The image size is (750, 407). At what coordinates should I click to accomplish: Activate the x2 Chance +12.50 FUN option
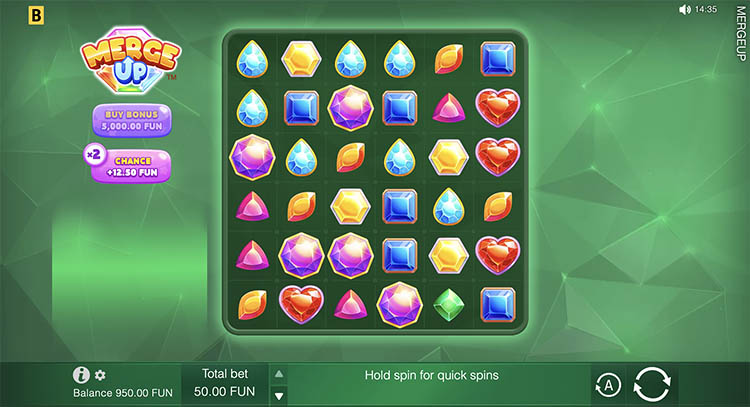tap(132, 165)
